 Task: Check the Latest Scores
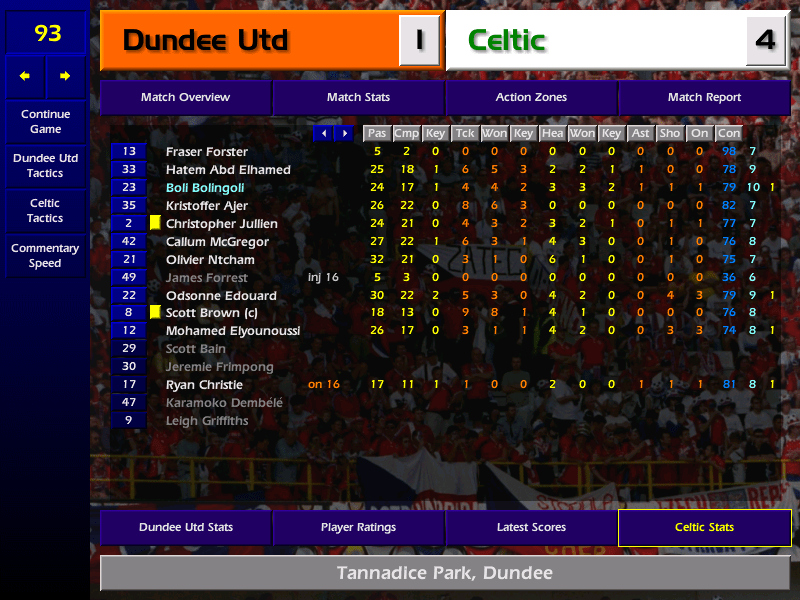[531, 528]
